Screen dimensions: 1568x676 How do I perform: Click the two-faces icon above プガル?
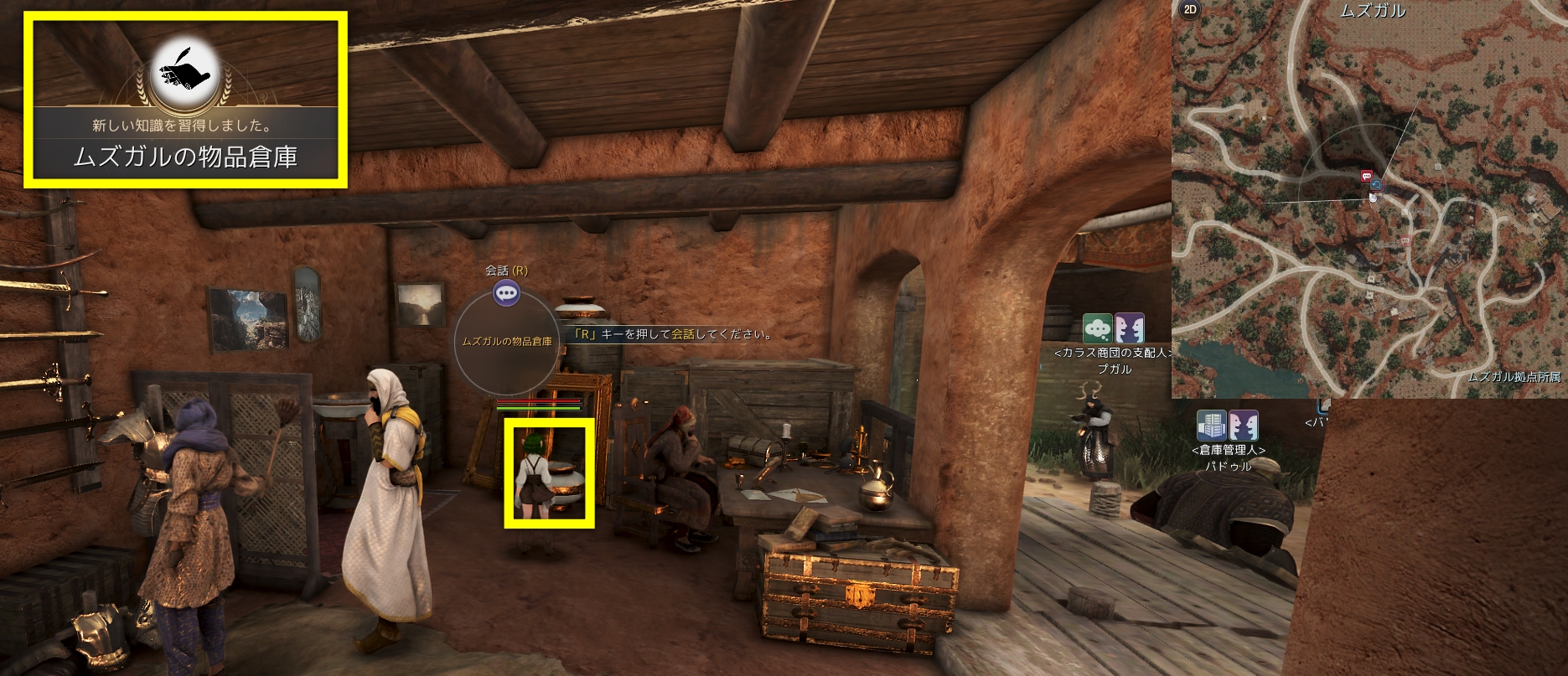1129,328
